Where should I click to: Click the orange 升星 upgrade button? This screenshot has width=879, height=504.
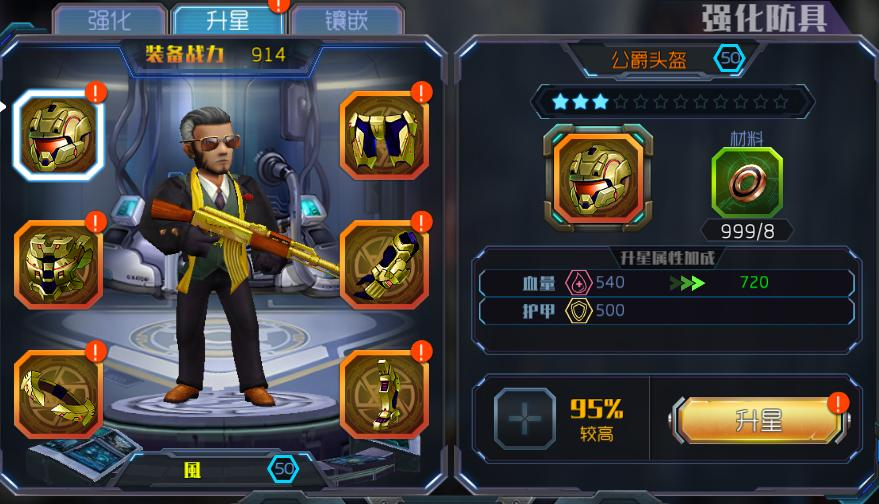click(x=759, y=420)
